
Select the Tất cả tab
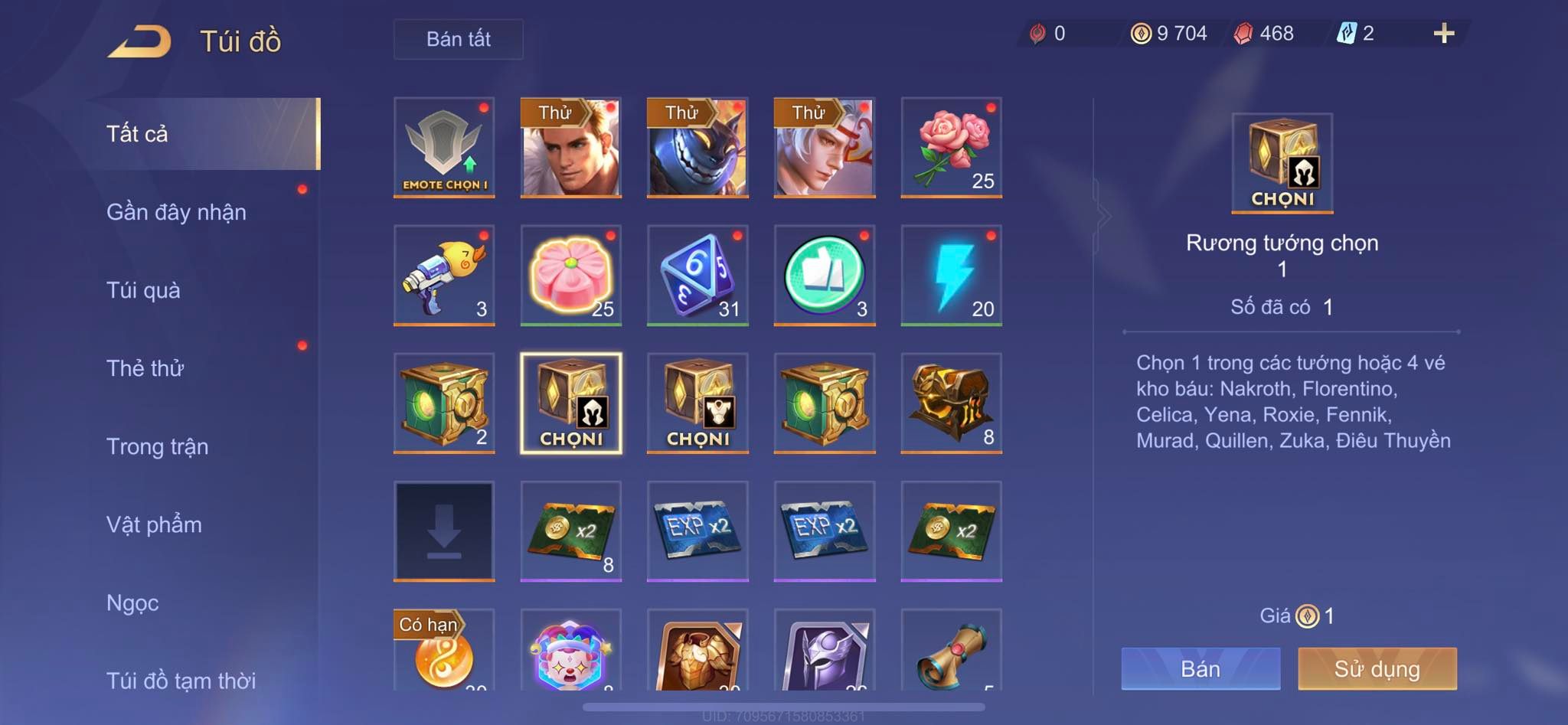(137, 134)
